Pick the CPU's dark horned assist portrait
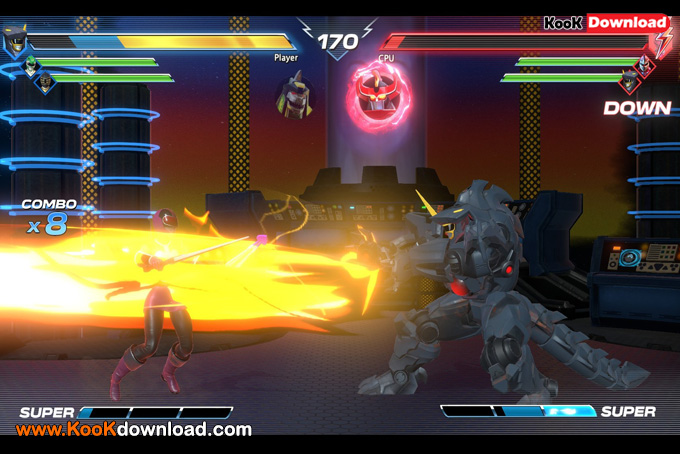The width and height of the screenshot is (680, 454). (x=629, y=80)
